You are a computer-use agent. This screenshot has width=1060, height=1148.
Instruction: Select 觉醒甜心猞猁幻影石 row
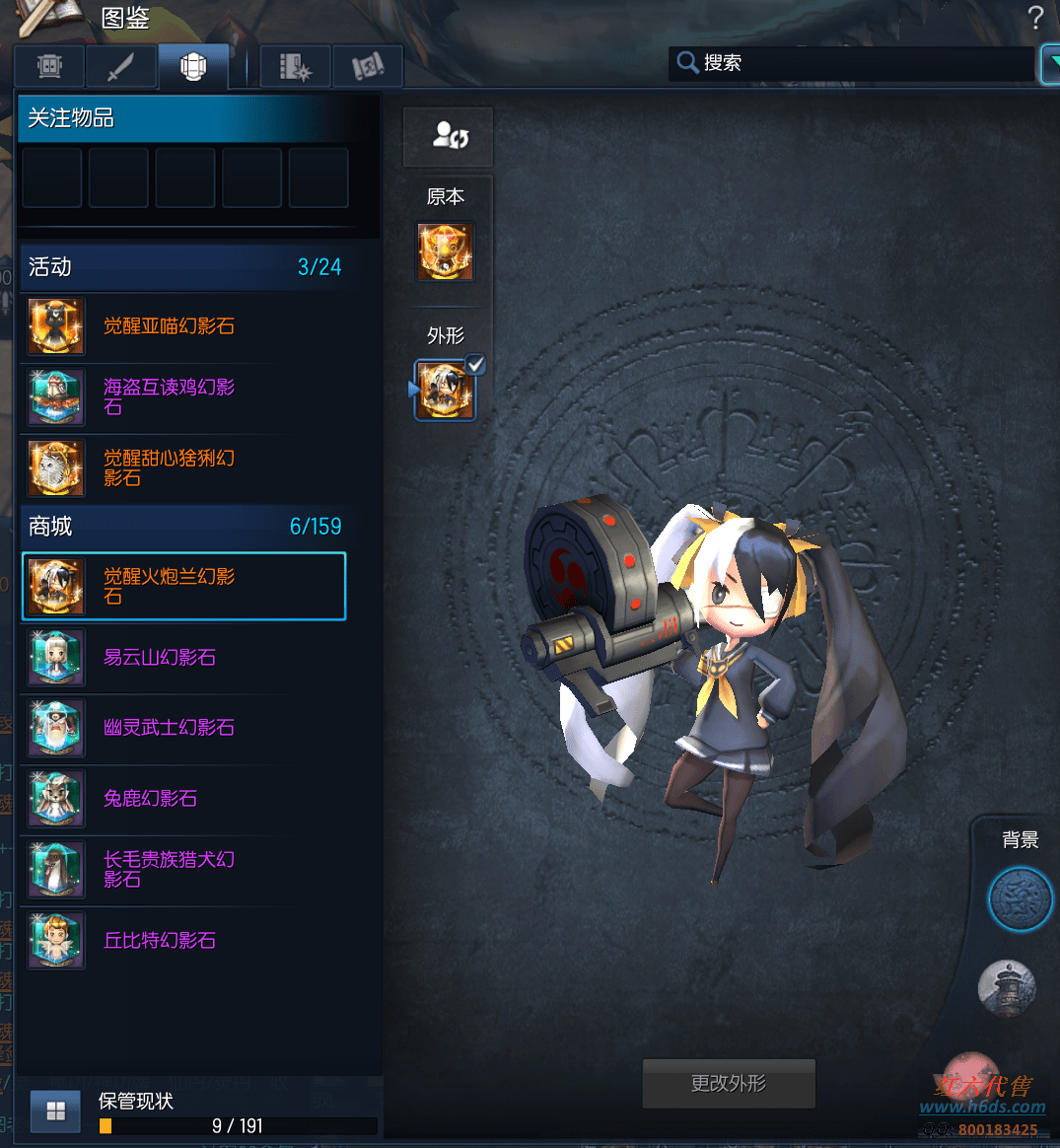tap(169, 467)
